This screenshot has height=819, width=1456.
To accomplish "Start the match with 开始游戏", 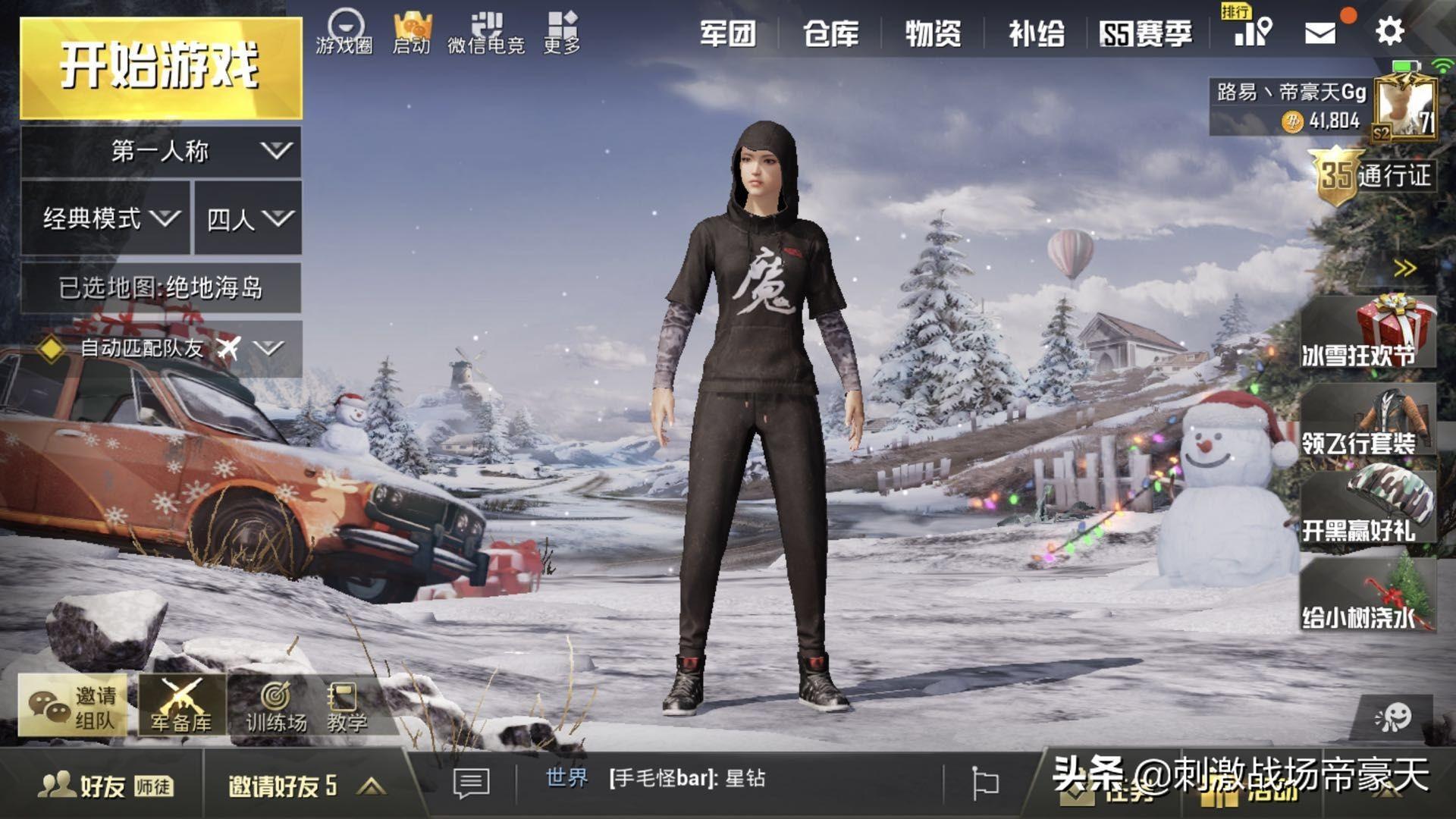I will [161, 67].
